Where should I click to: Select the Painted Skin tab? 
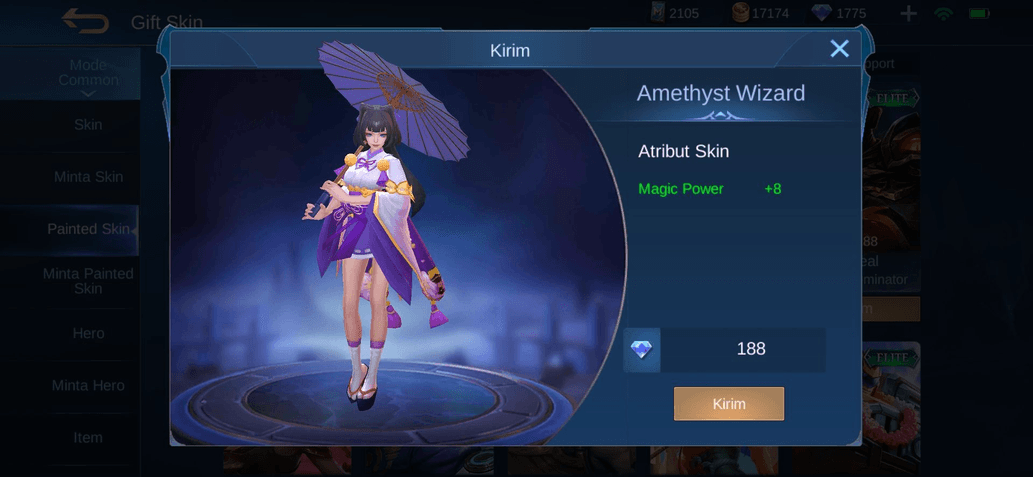88,229
